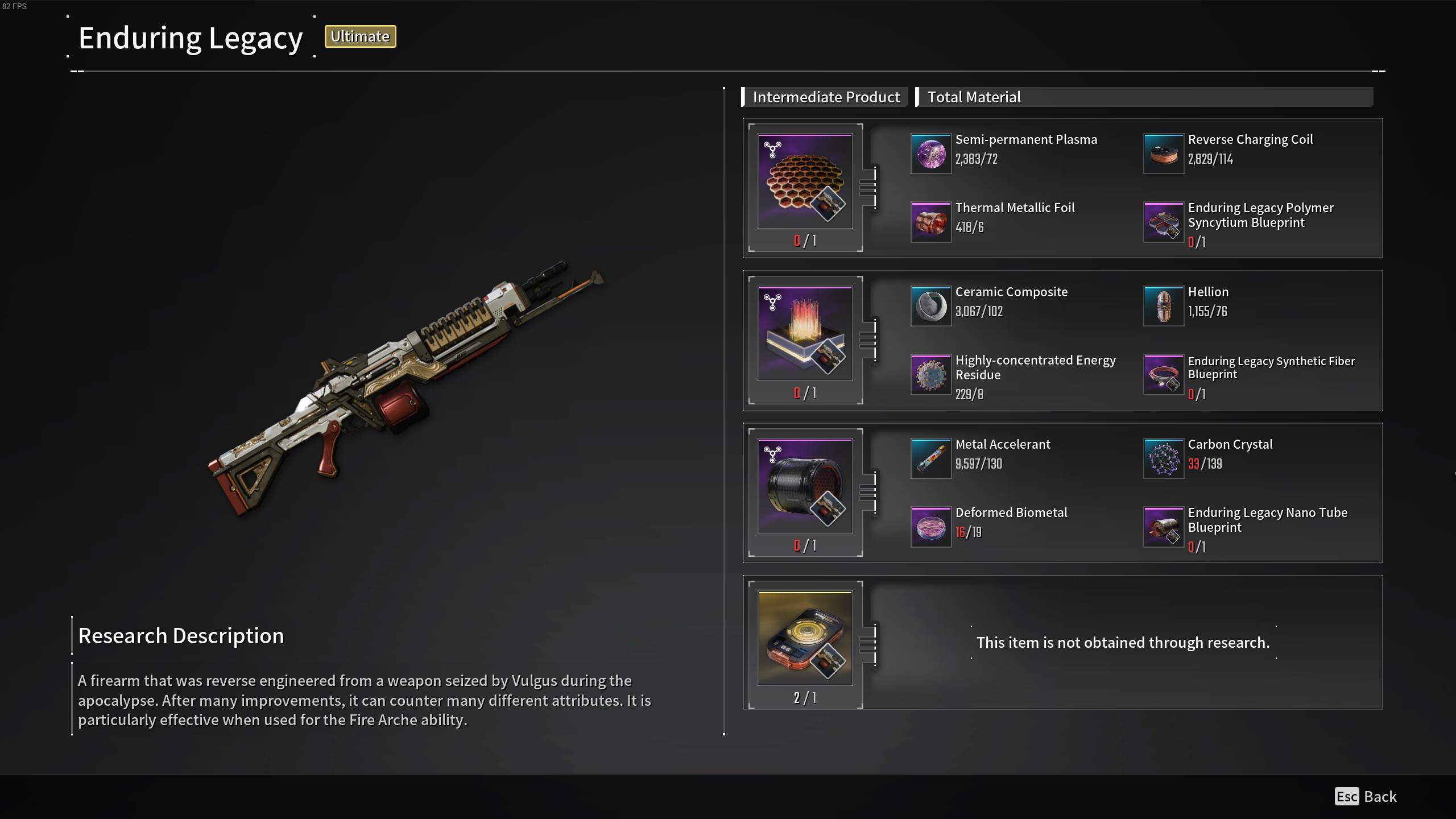Select the Synthetic Fiber intermediate product slot

[805, 334]
